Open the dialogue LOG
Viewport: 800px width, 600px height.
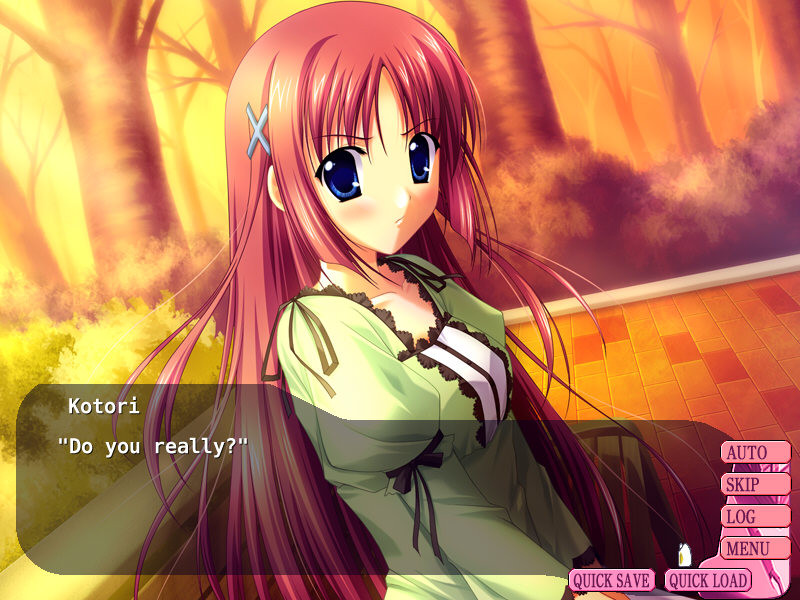coord(755,517)
